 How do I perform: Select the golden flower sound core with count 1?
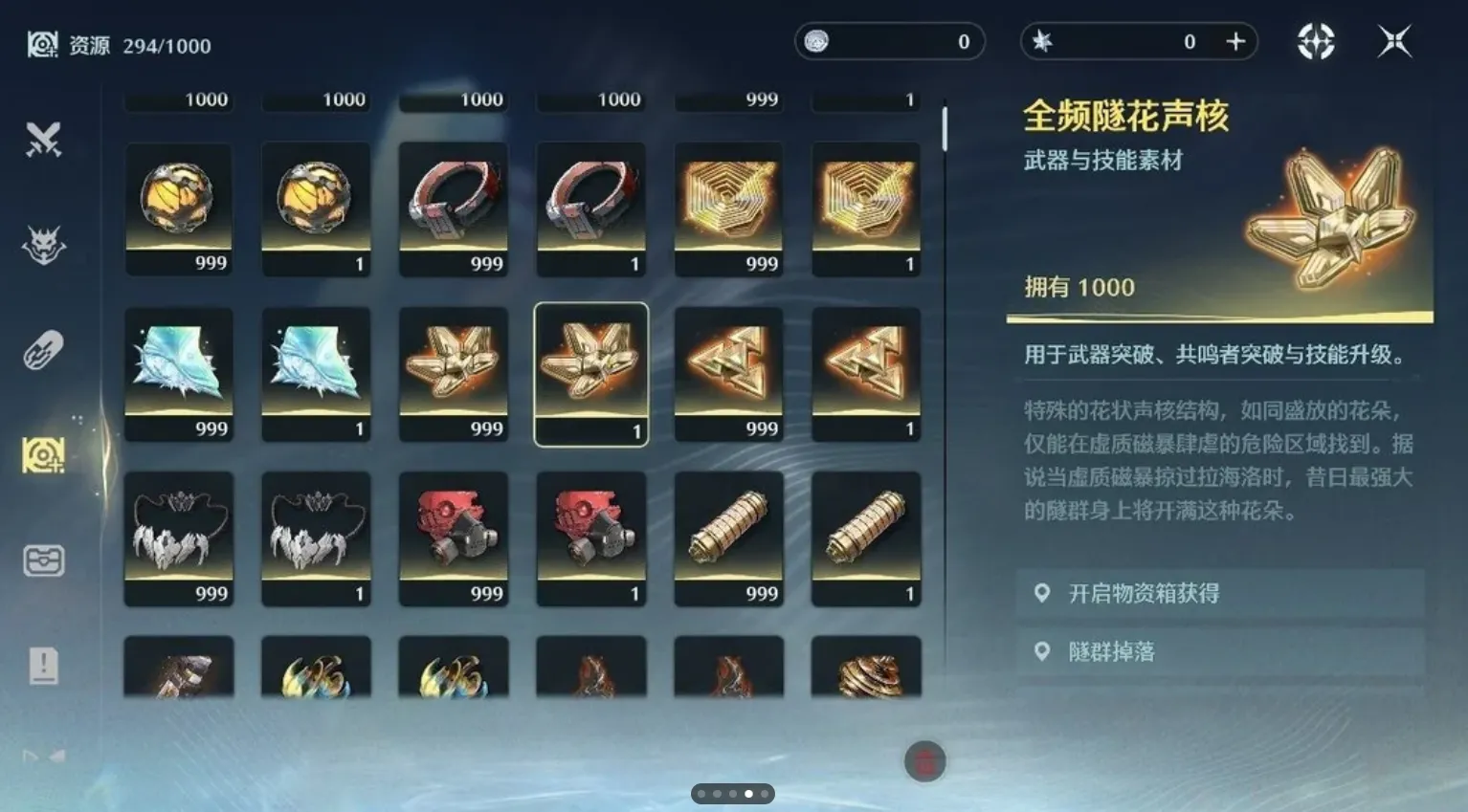[591, 371]
